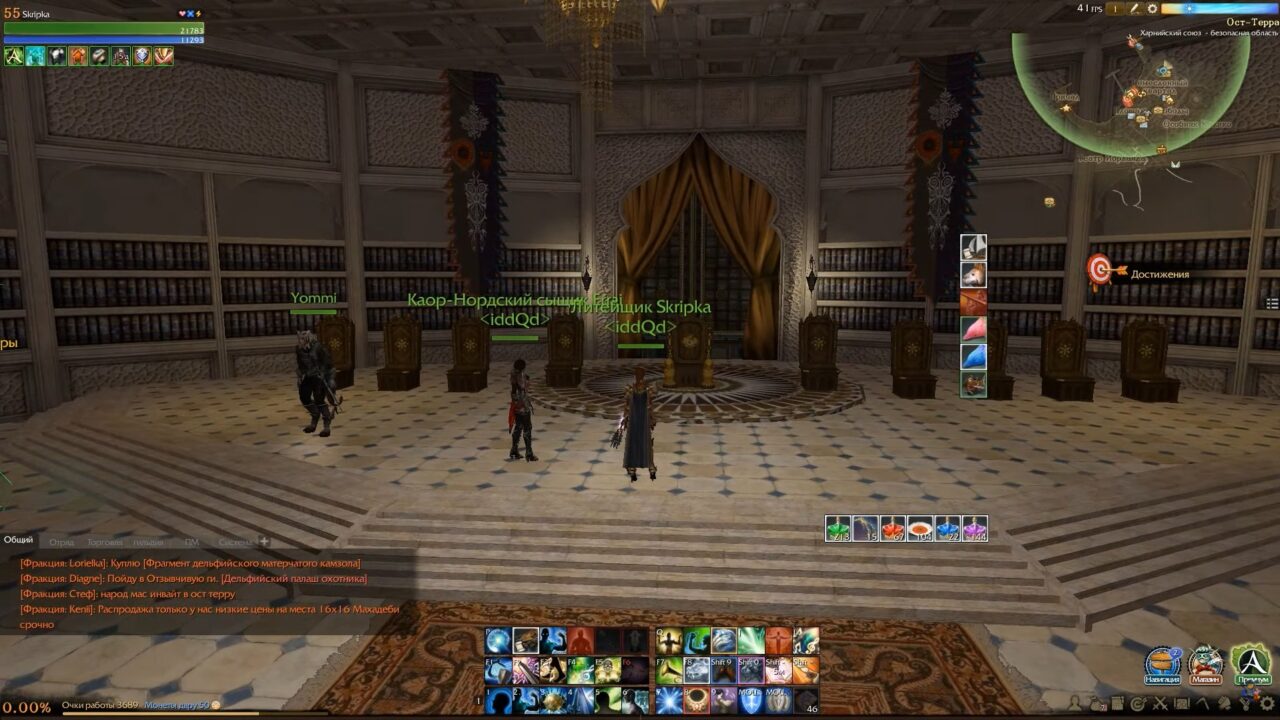Activate the hammer skill on F1

pyautogui.click(x=498, y=671)
